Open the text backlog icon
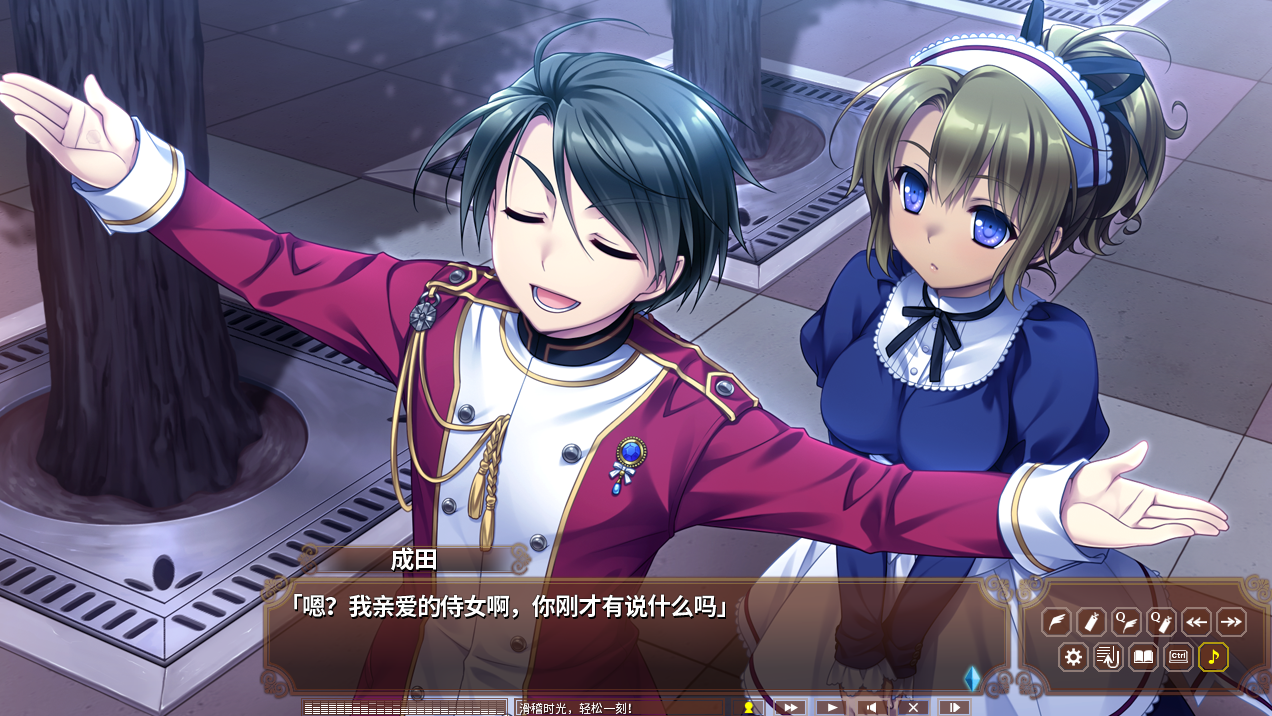This screenshot has height=716, width=1272. point(1108,657)
